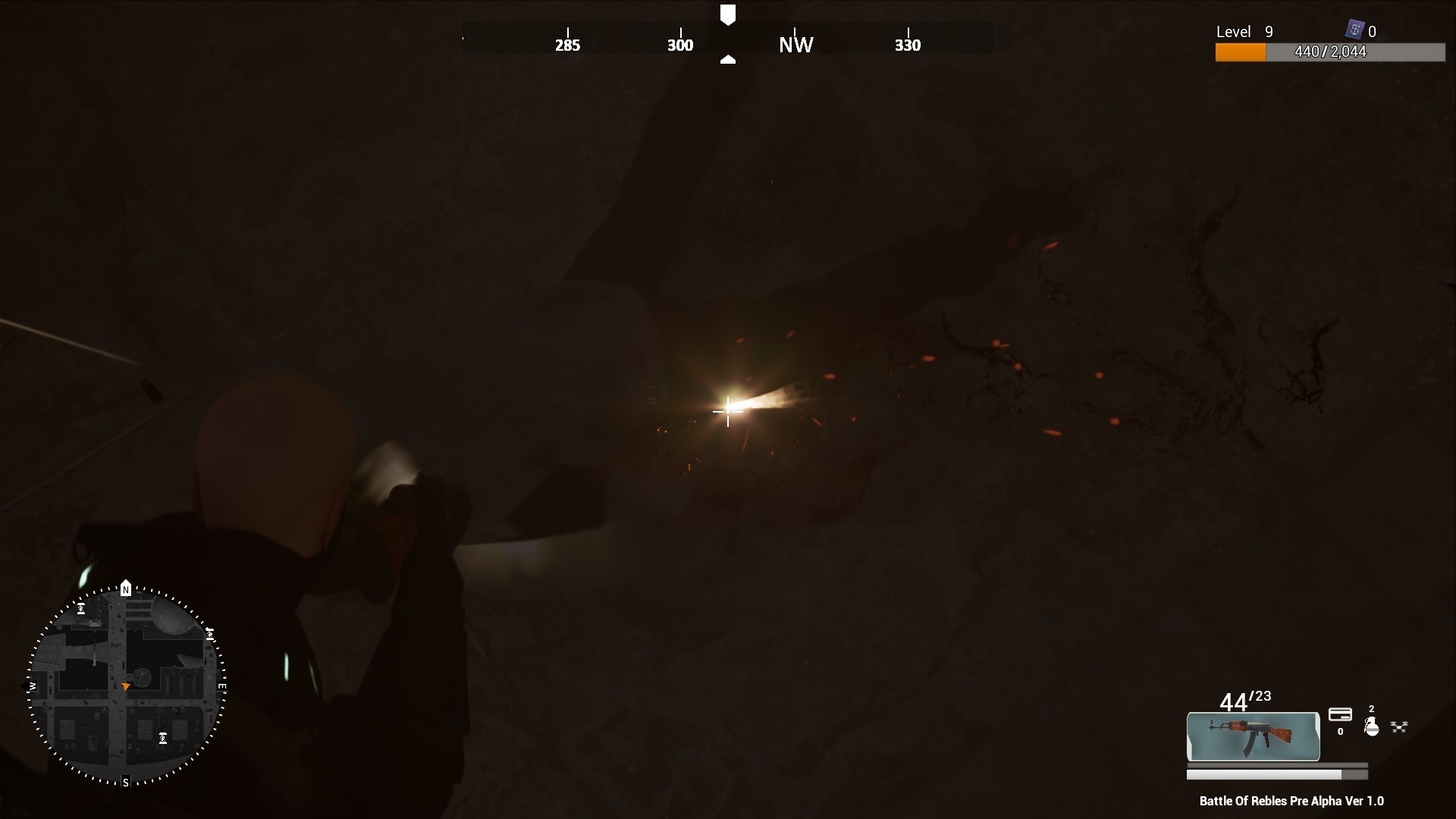Click the ammo magazine icon beside the weapon
This screenshot has width=1456, height=819.
[x=1341, y=715]
